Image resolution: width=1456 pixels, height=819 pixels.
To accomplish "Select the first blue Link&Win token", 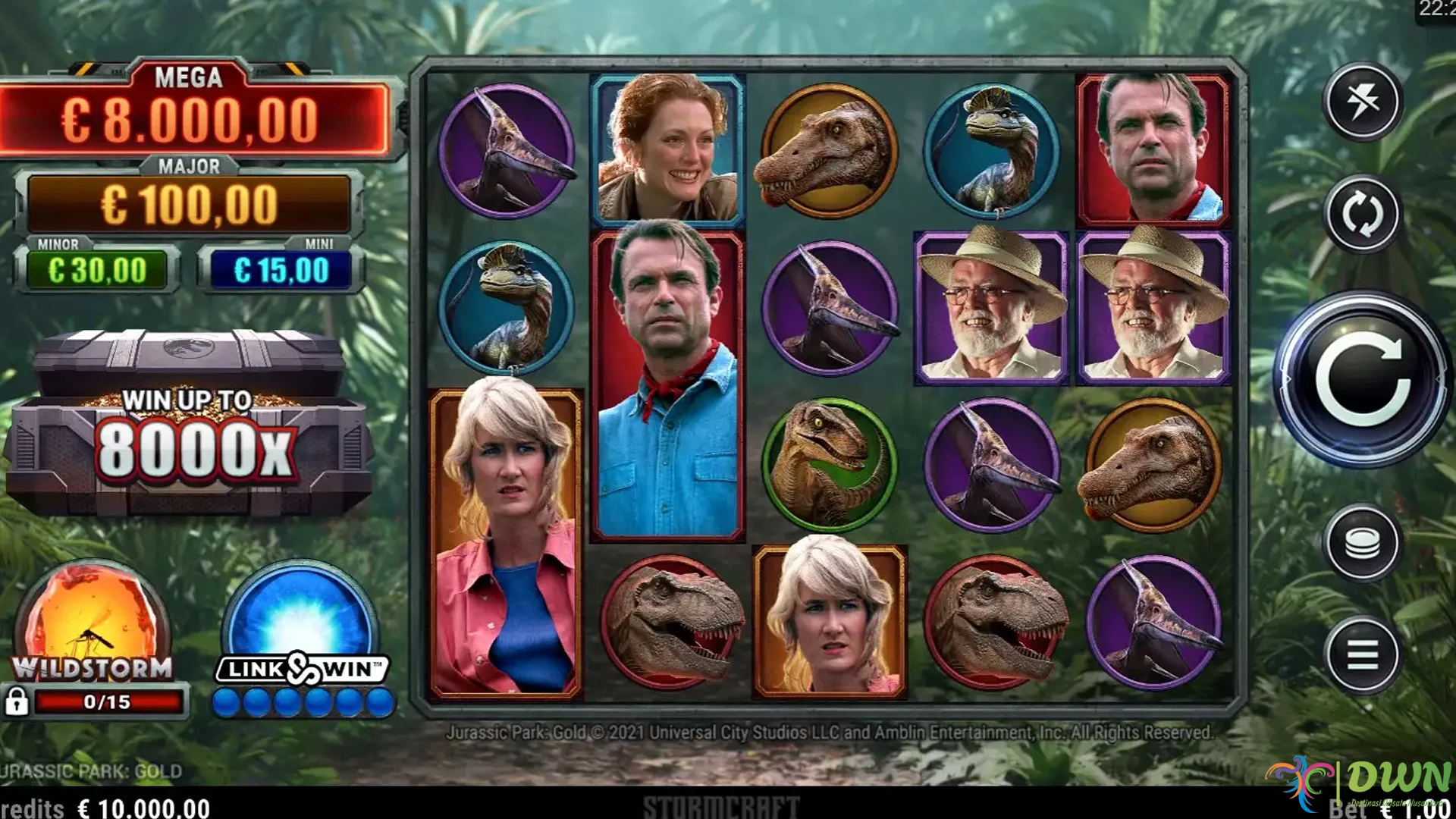I will 227,701.
